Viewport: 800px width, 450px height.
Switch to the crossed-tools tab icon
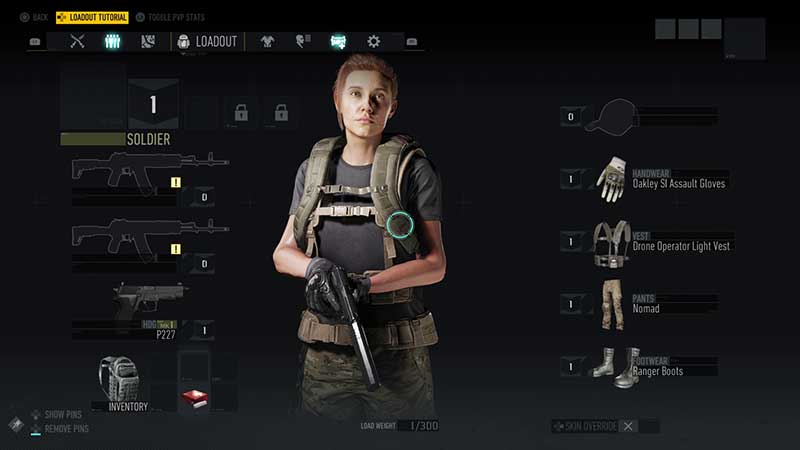(x=77, y=41)
